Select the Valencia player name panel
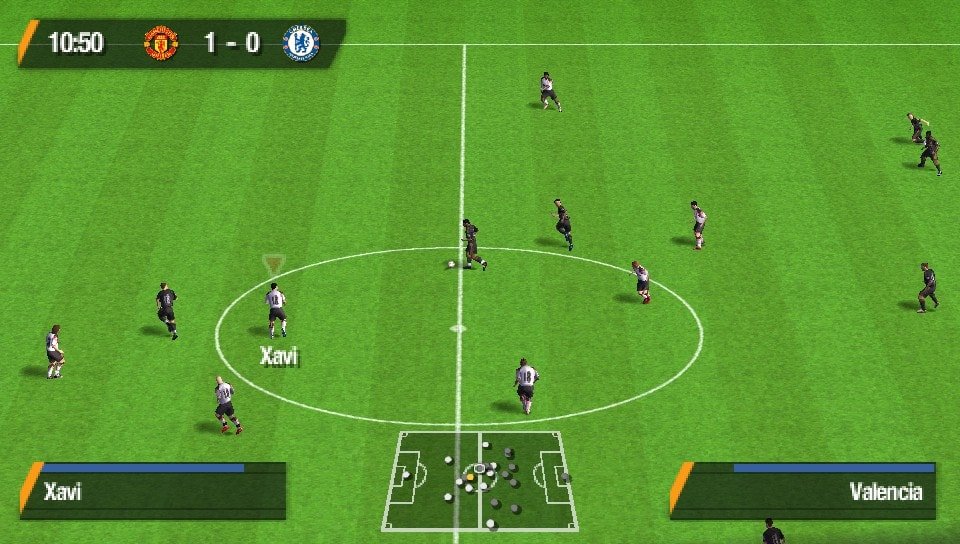Image resolution: width=960 pixels, height=544 pixels. coord(805,491)
